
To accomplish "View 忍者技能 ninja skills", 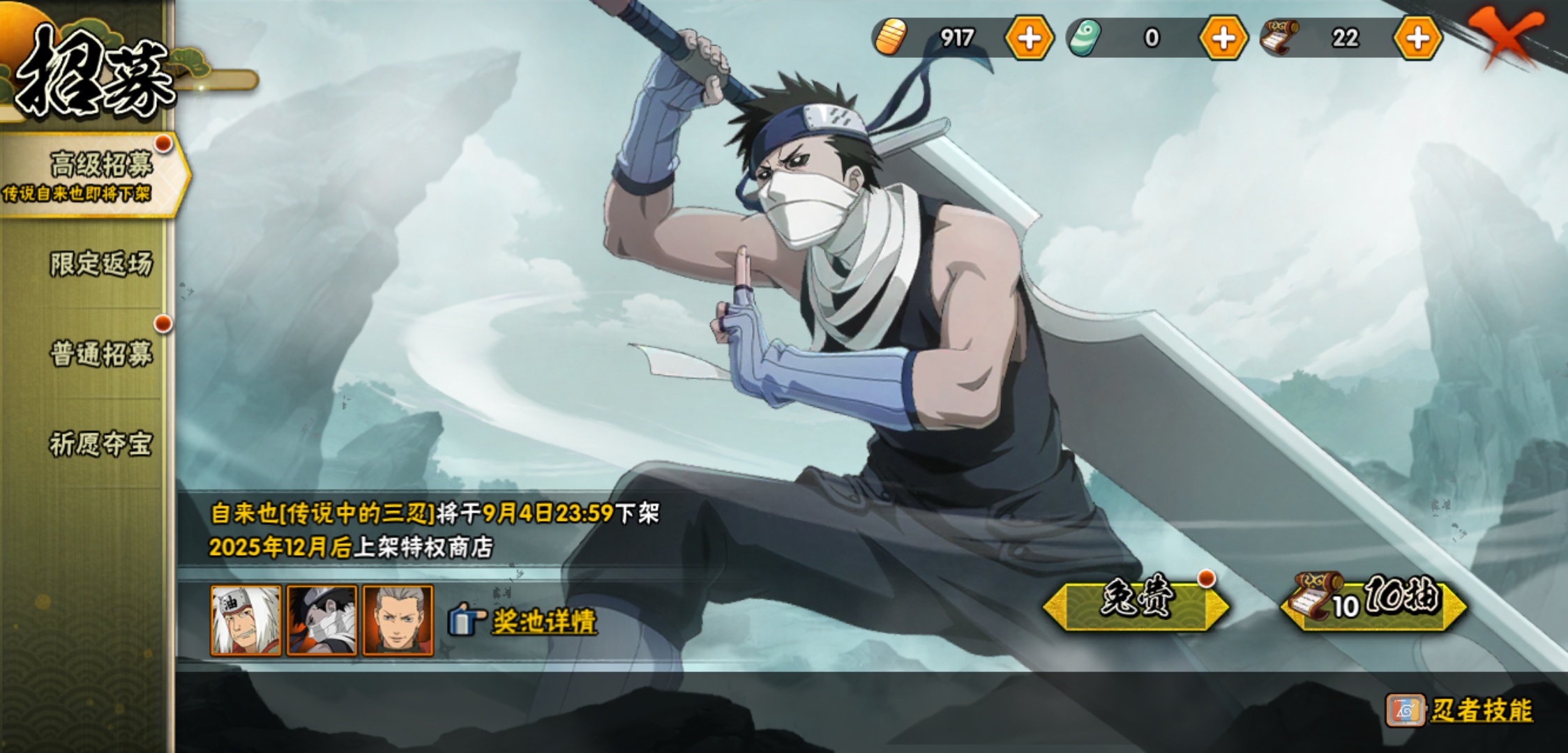I will 1480,710.
